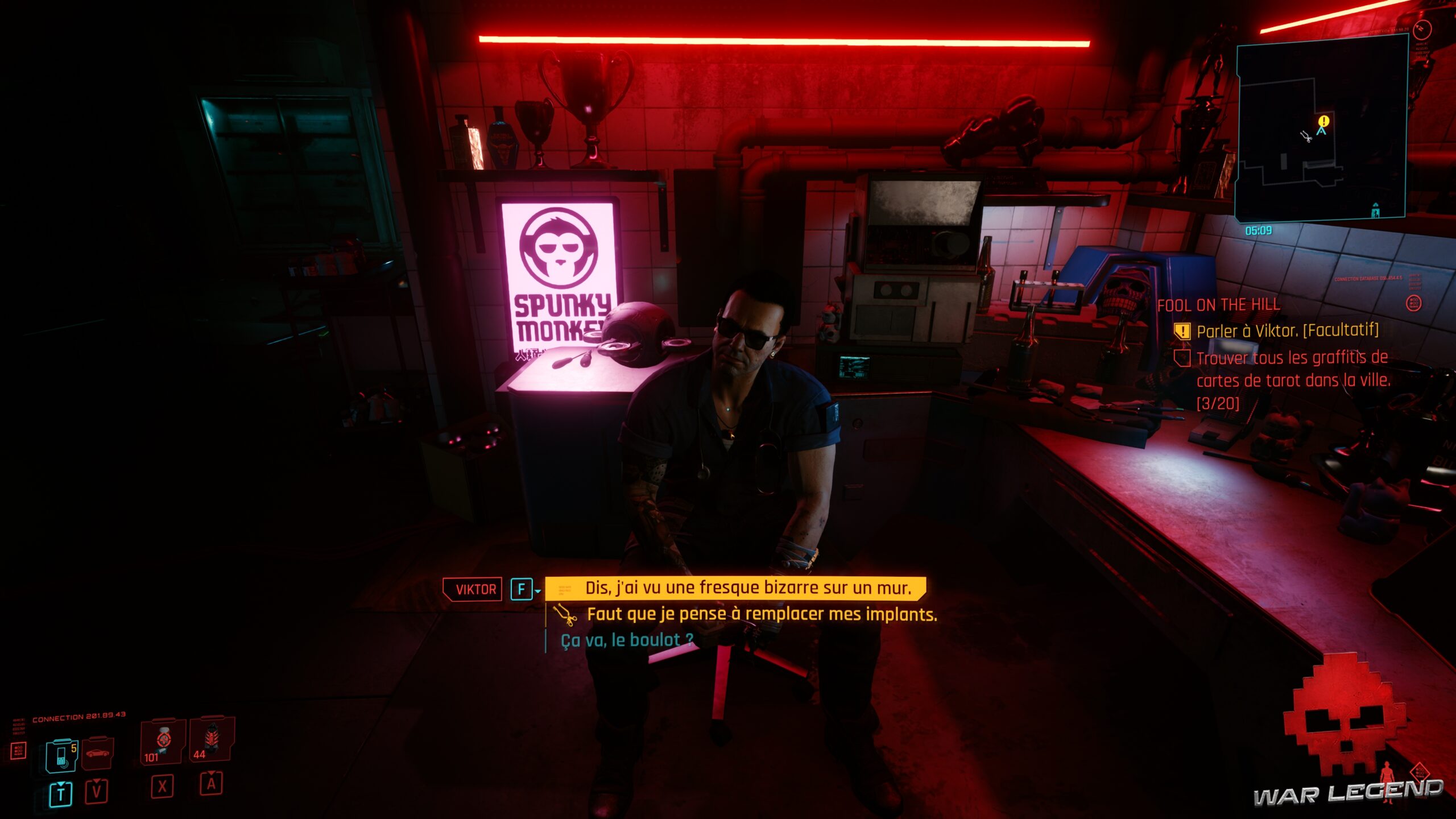Toggle the highlighted T key slot
This screenshot has height=819, width=1456.
pos(60,792)
